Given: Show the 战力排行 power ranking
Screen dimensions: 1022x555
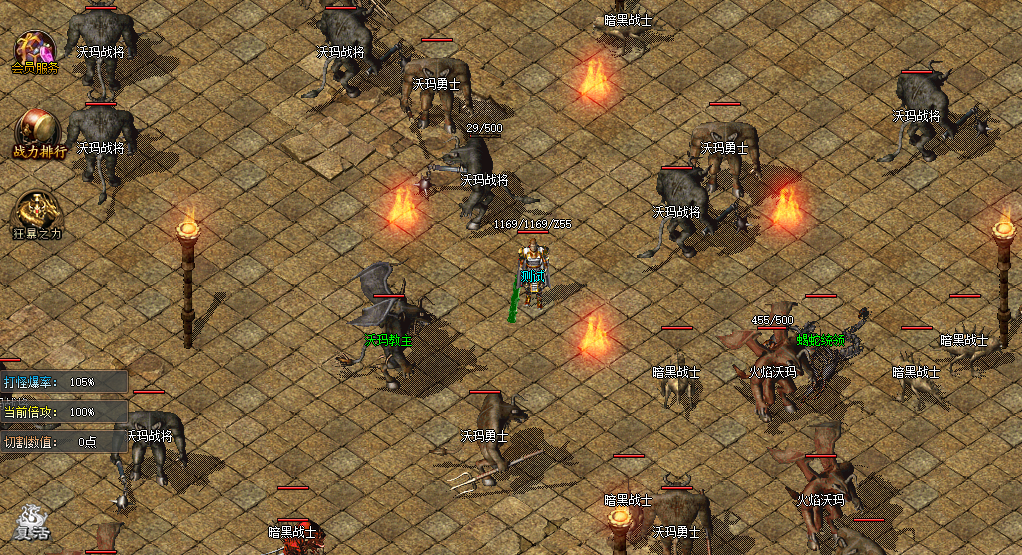Looking at the screenshot, I should 38,133.
